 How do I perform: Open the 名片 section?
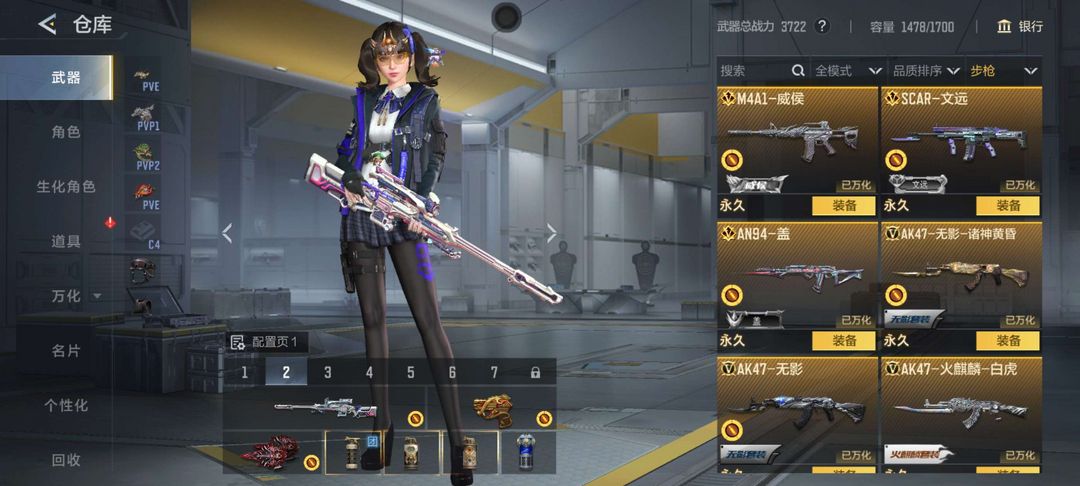click(x=66, y=351)
